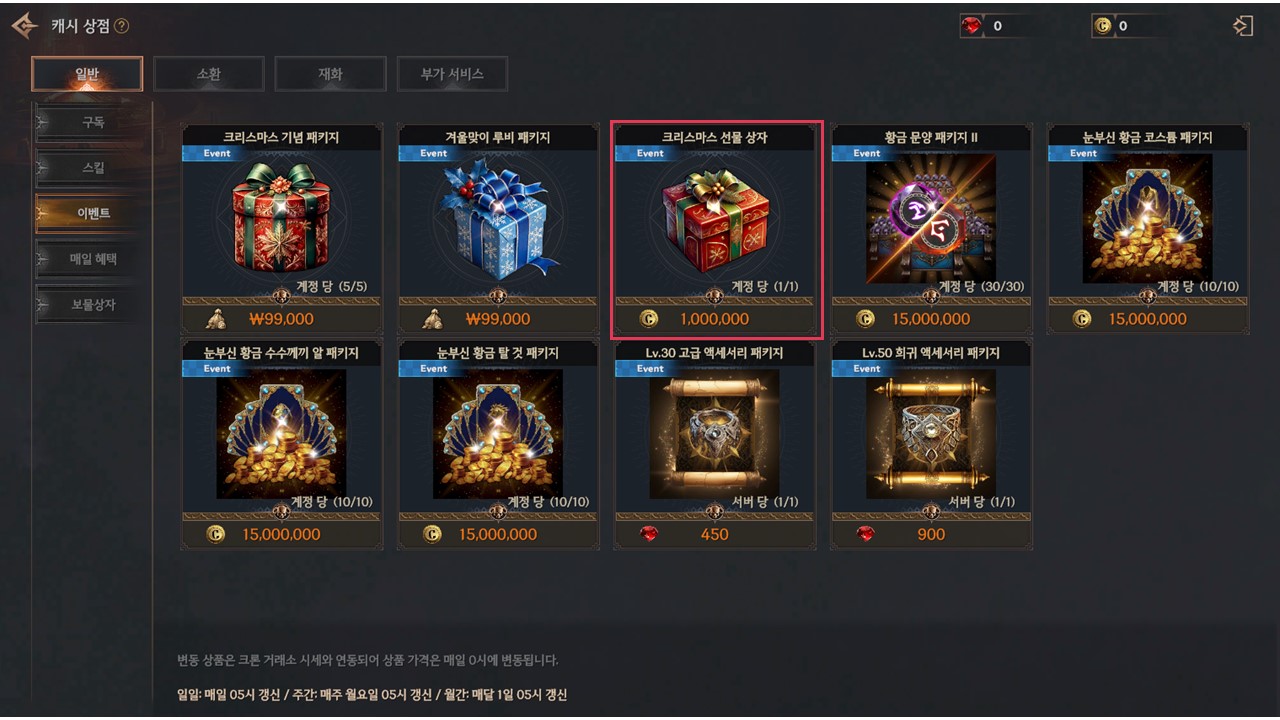Exit the cash shop with the door icon
This screenshot has width=1280, height=720.
click(x=1243, y=26)
